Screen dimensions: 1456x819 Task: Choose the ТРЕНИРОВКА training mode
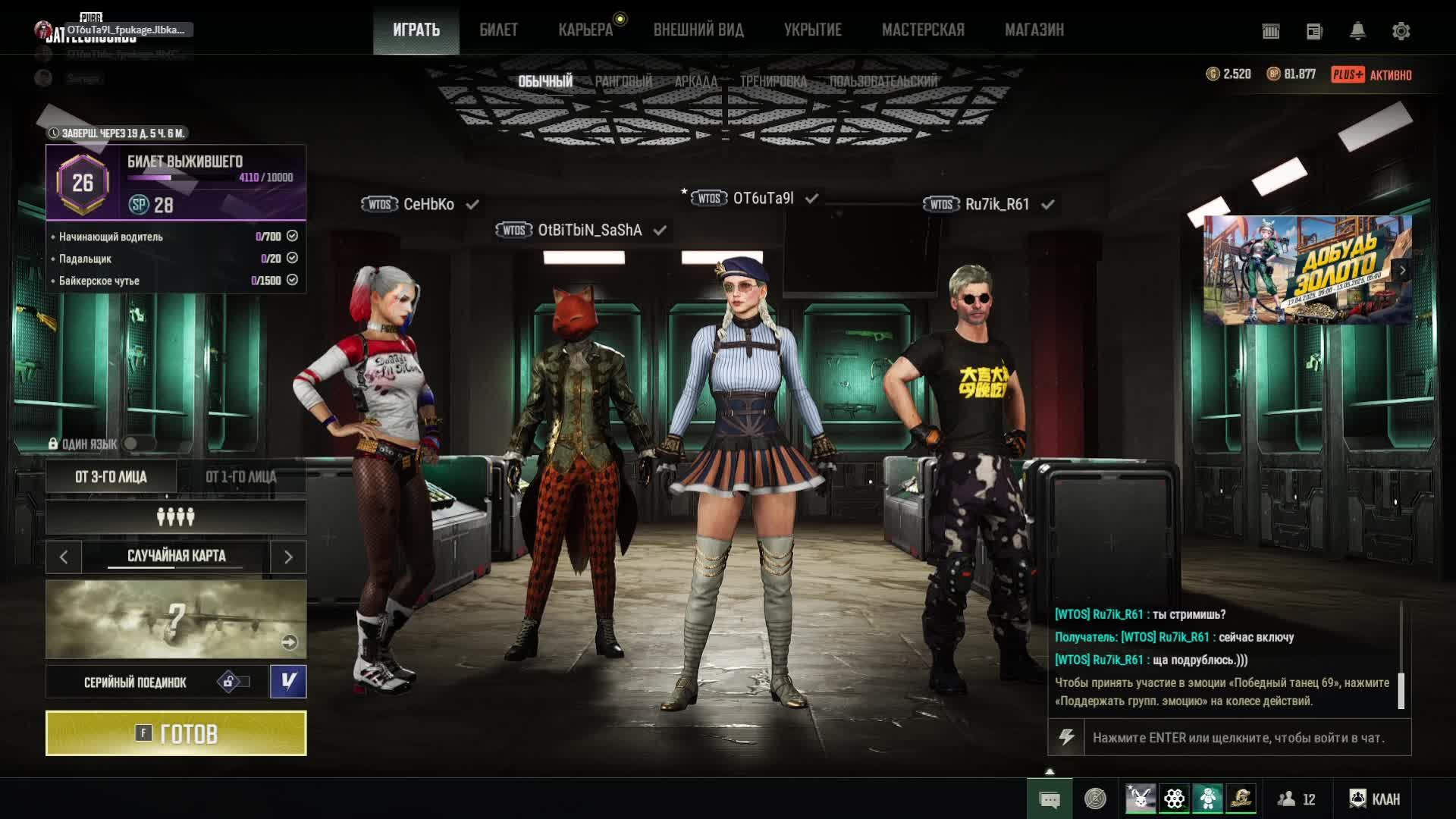pos(773,81)
